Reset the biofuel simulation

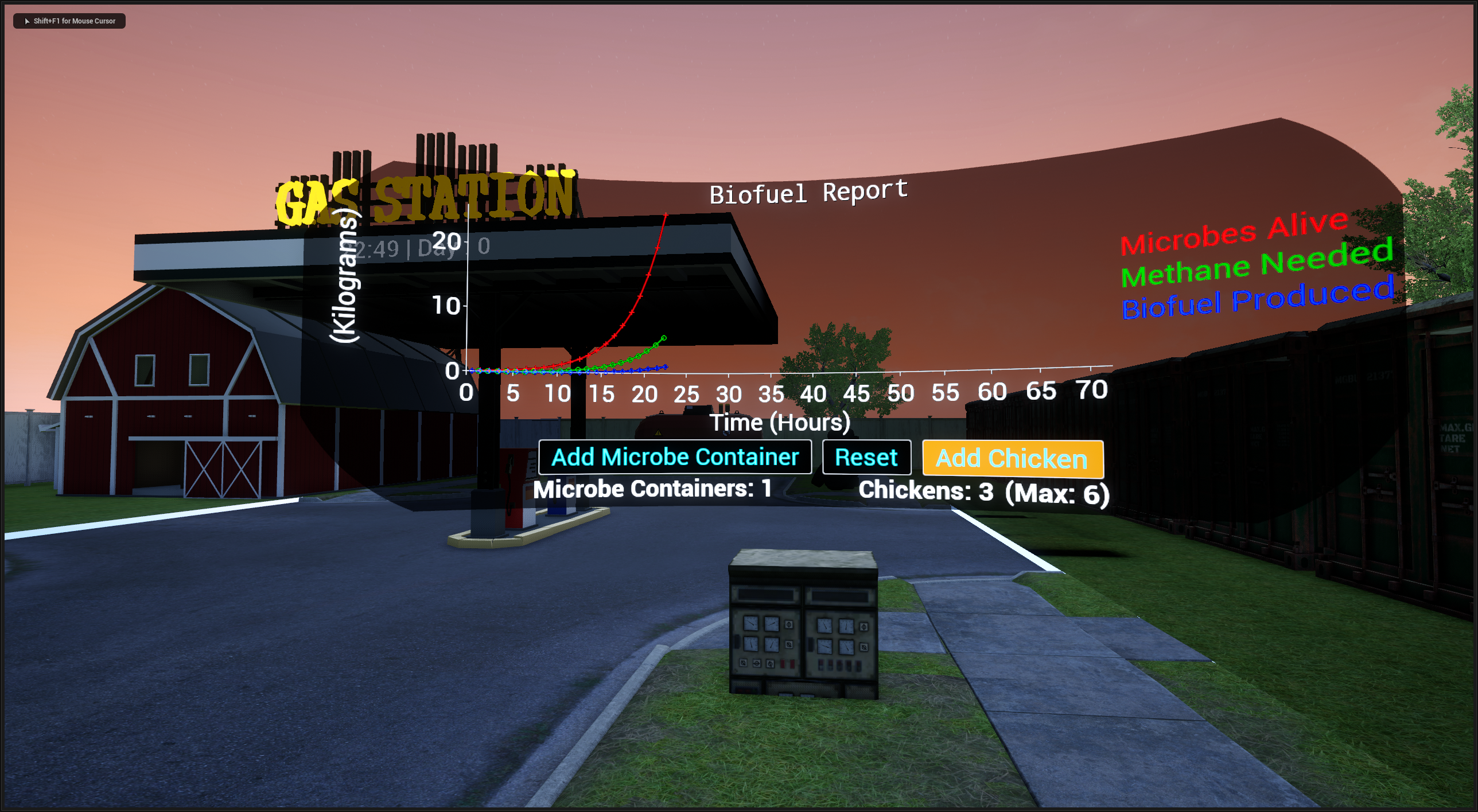coord(866,458)
